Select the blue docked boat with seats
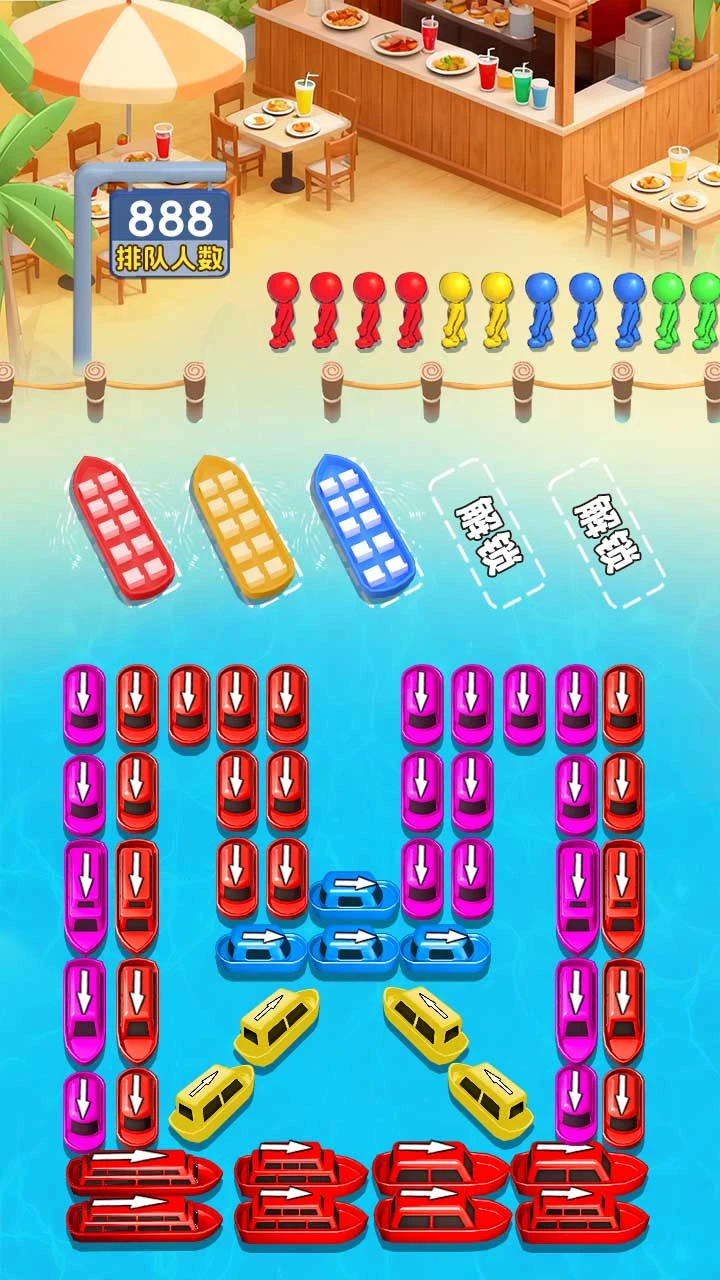This screenshot has height=1280, width=720. click(362, 527)
